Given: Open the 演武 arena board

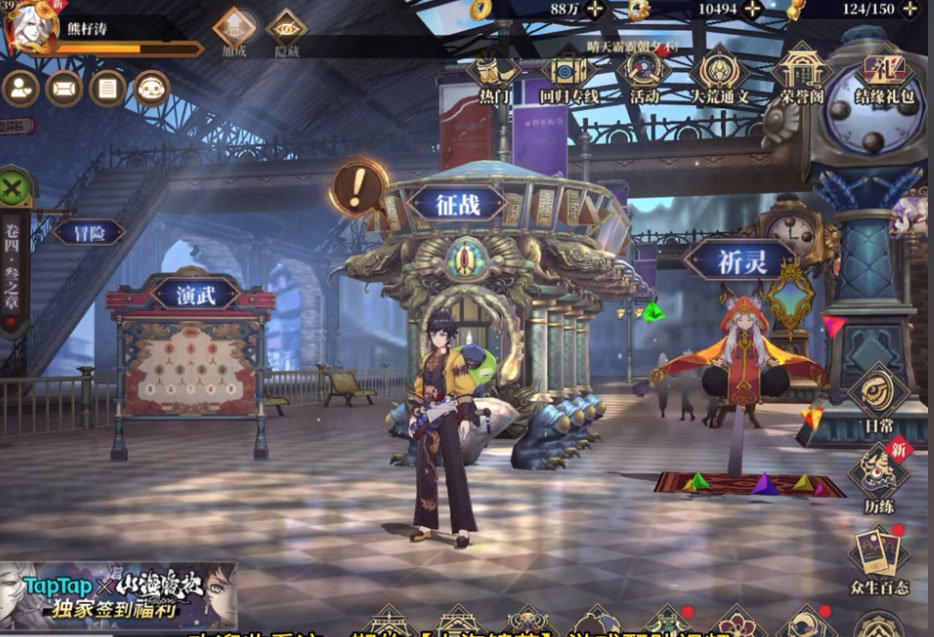Looking at the screenshot, I should (x=195, y=294).
